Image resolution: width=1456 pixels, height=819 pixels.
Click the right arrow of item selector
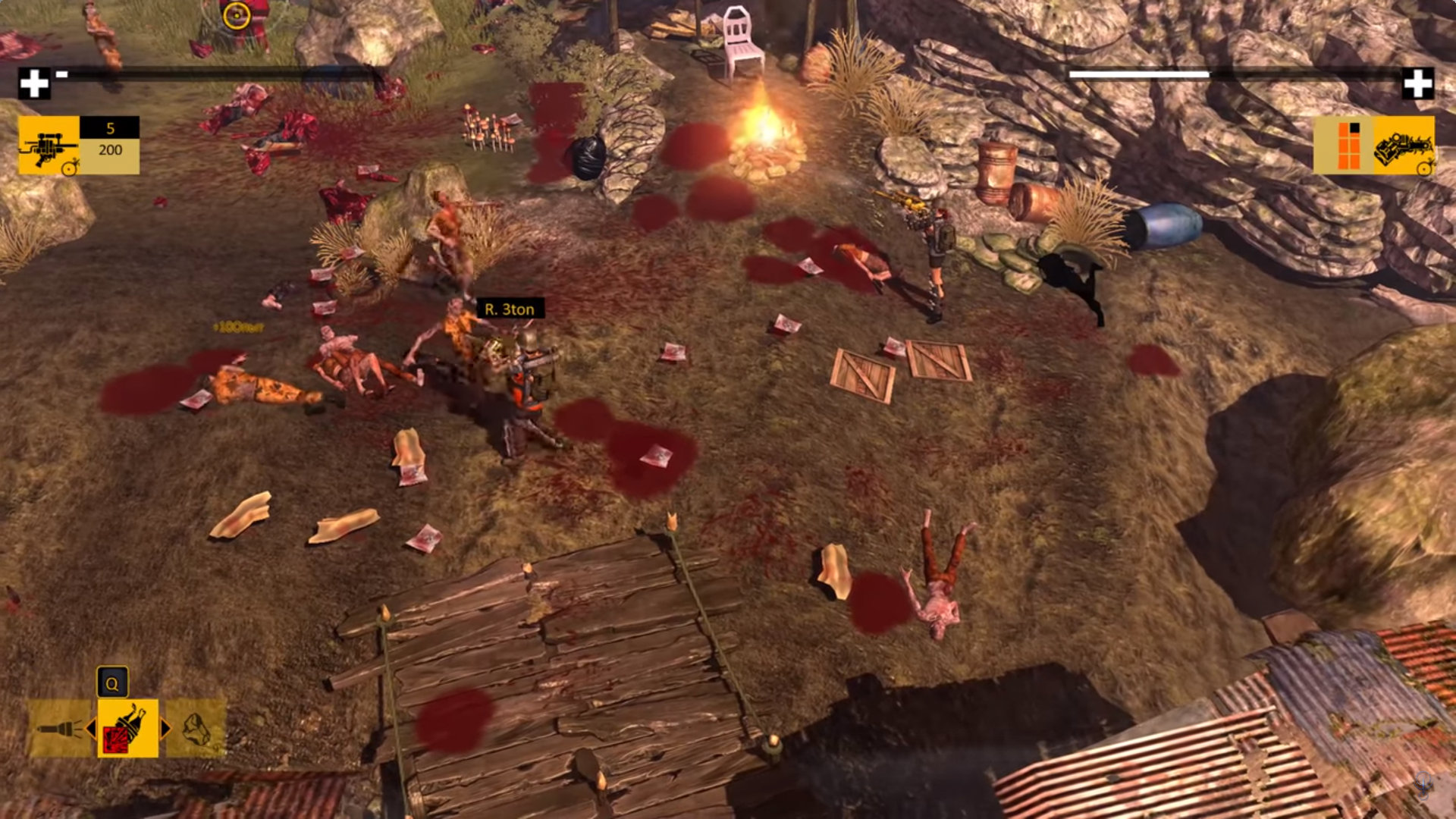click(165, 729)
